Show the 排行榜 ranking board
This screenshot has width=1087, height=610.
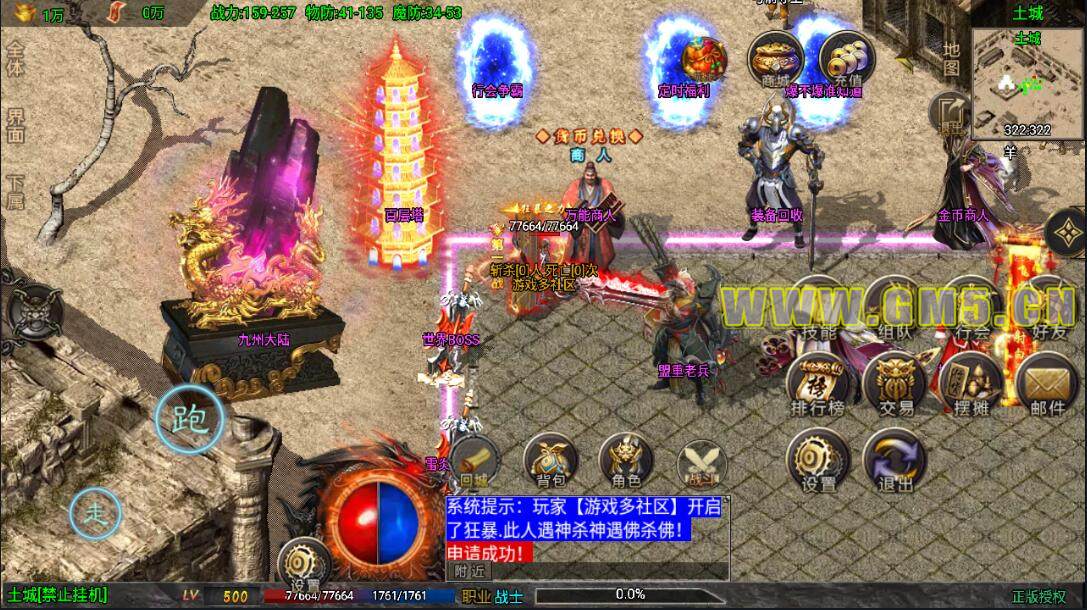818,383
